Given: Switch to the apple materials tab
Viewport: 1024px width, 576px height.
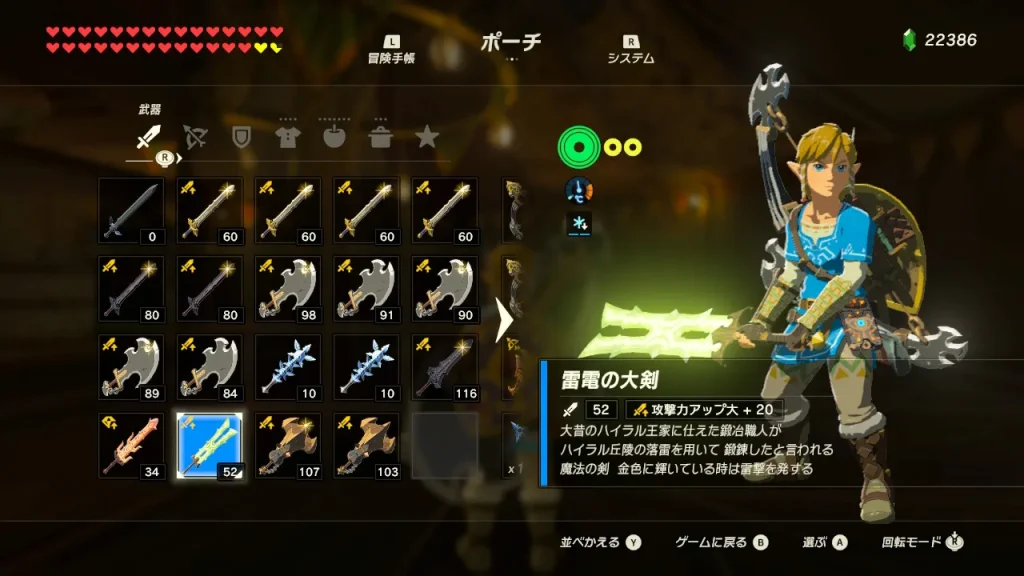Looking at the screenshot, I should [334, 137].
